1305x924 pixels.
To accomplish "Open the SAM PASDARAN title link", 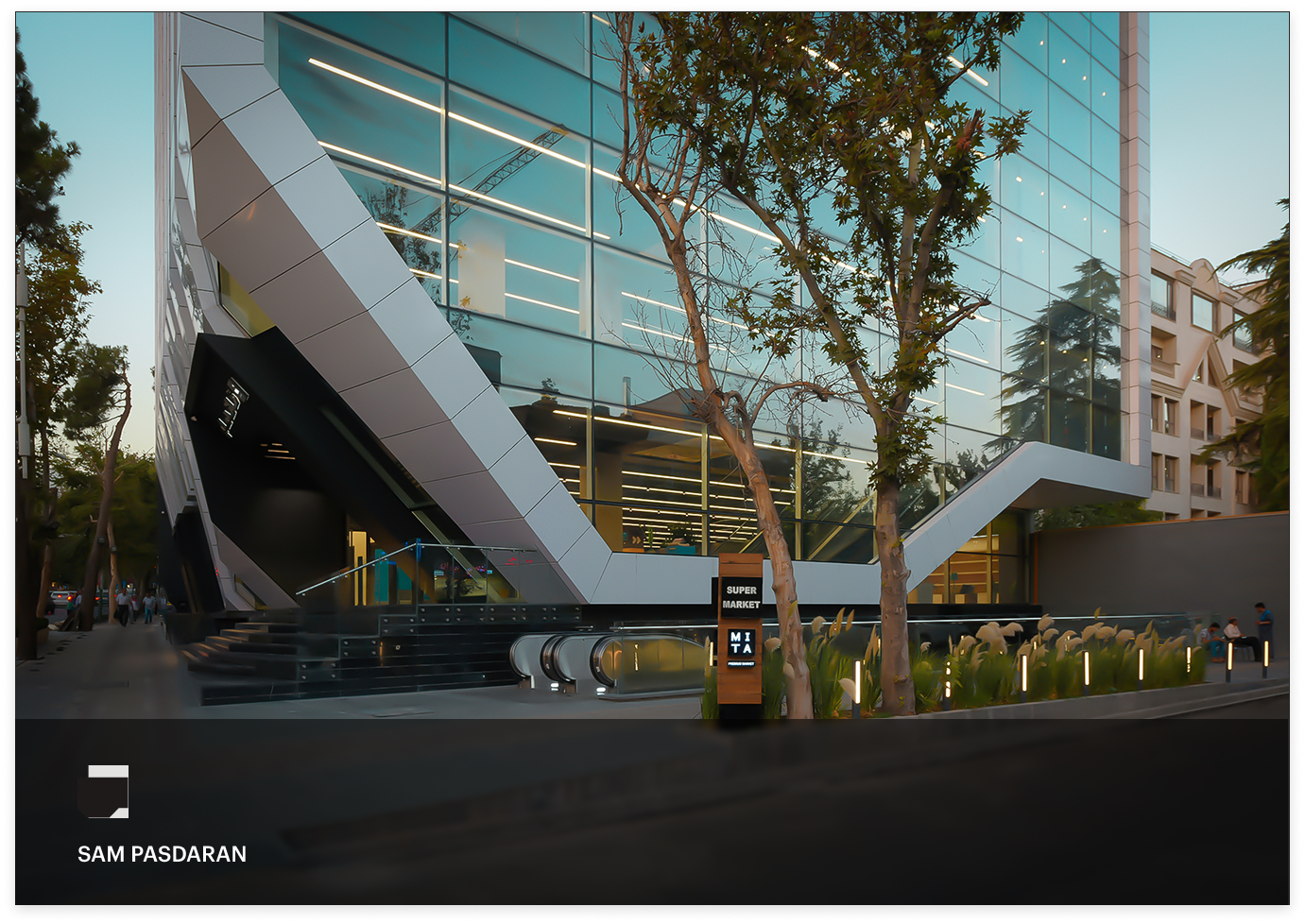I will (x=162, y=854).
